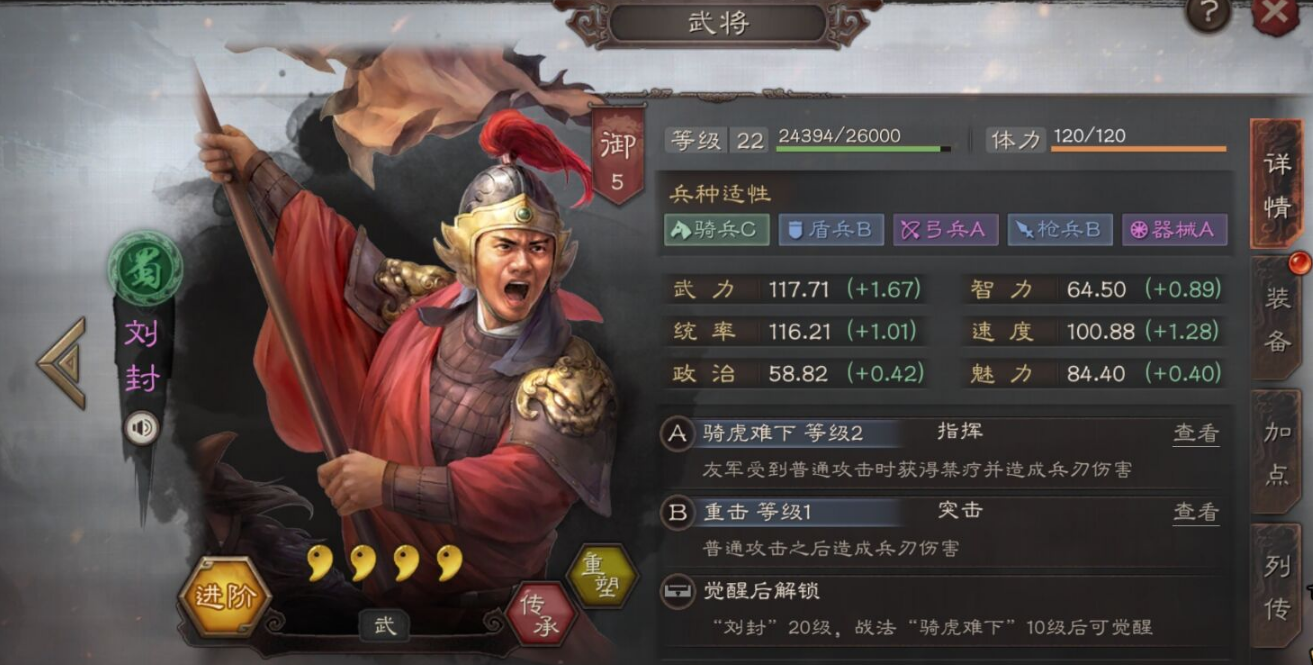Viewport: 1313px width, 665px height.
Task: Open the 列传 biography tab
Action: [x=1277, y=587]
